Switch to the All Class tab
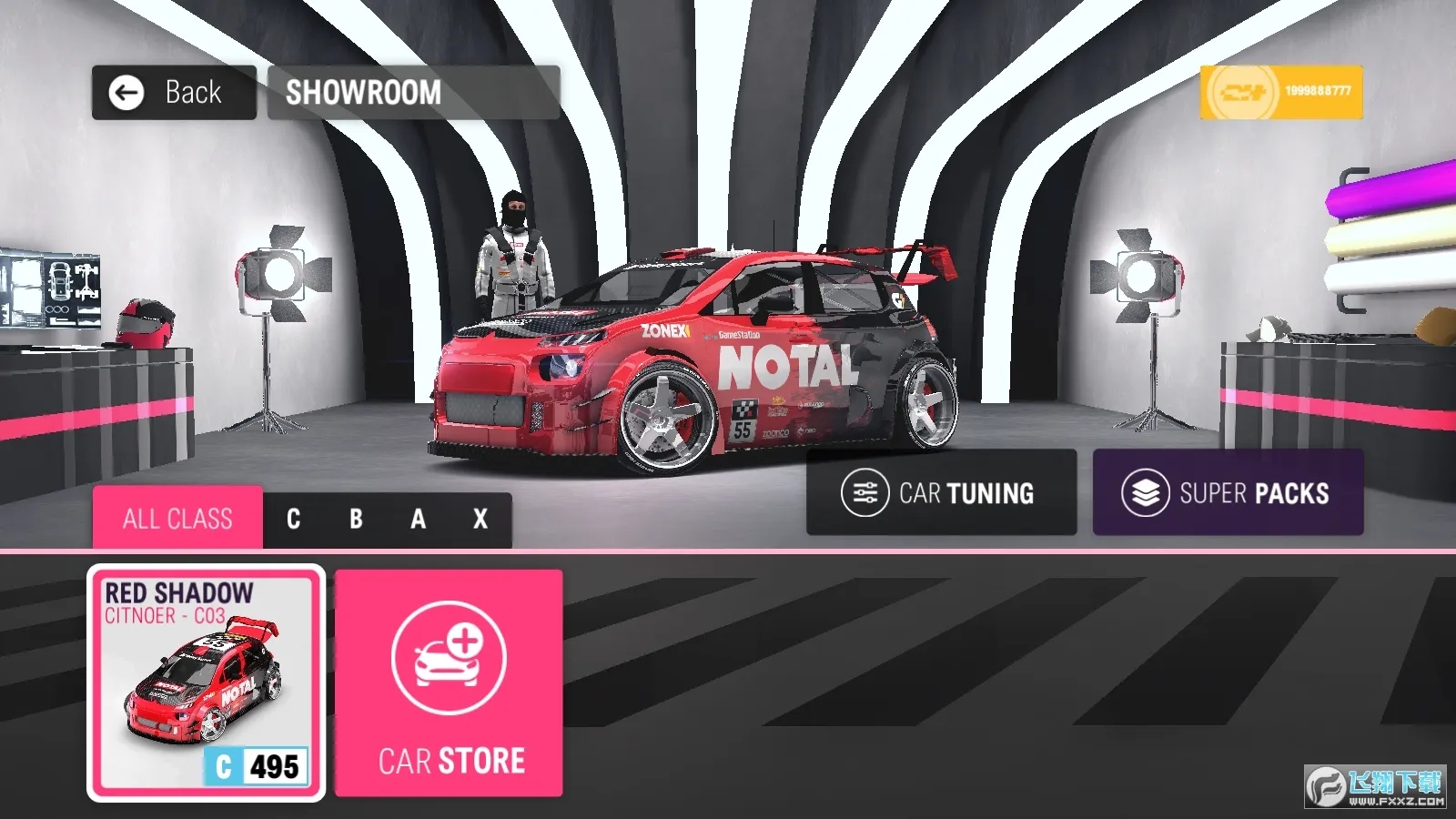 pyautogui.click(x=177, y=519)
